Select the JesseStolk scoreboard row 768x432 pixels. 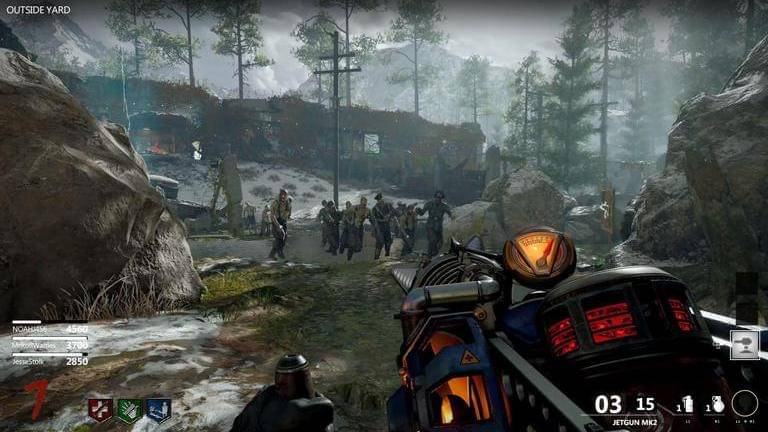pyautogui.click(x=49, y=360)
